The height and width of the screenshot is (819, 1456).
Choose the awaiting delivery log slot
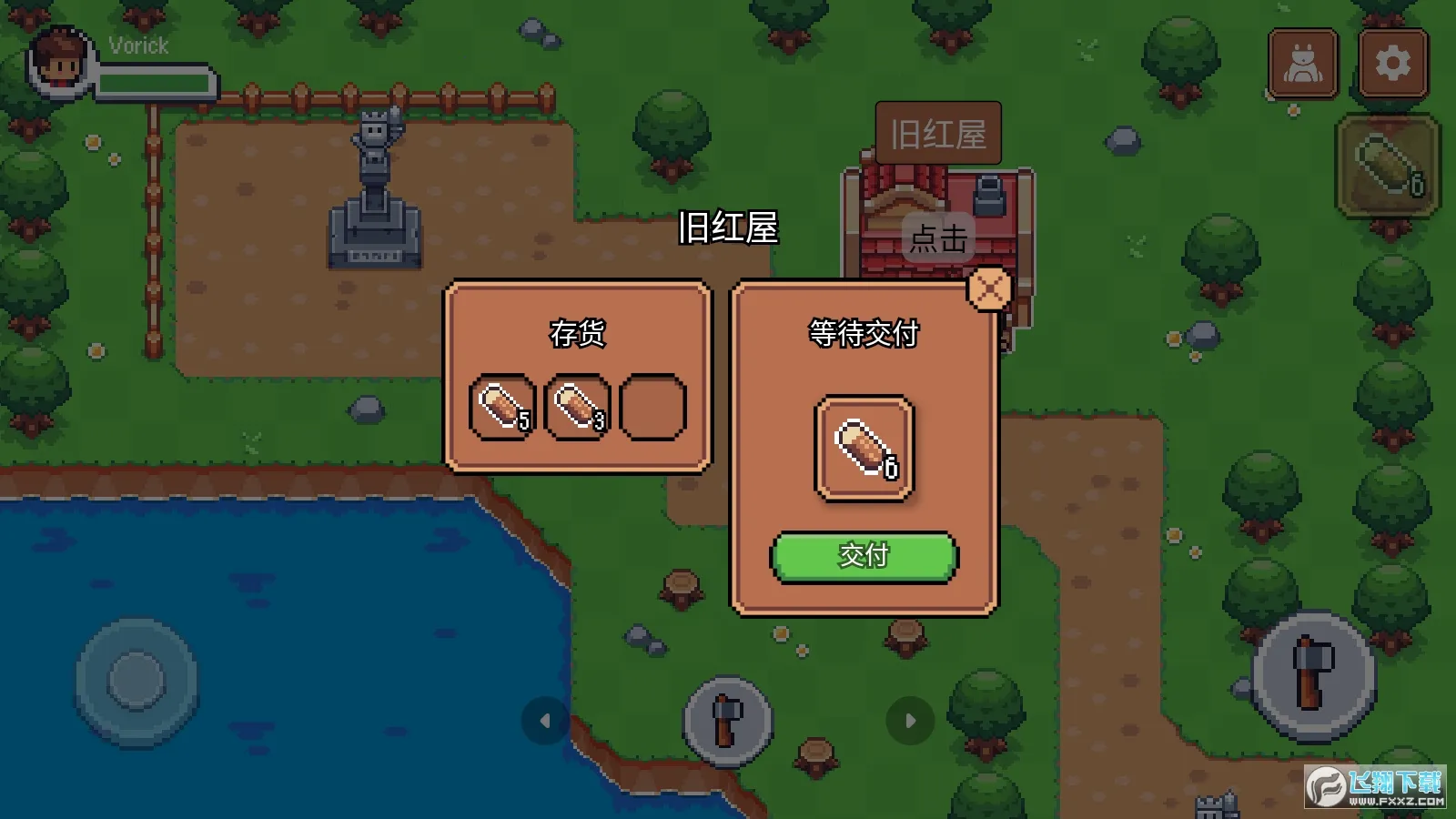(x=864, y=448)
